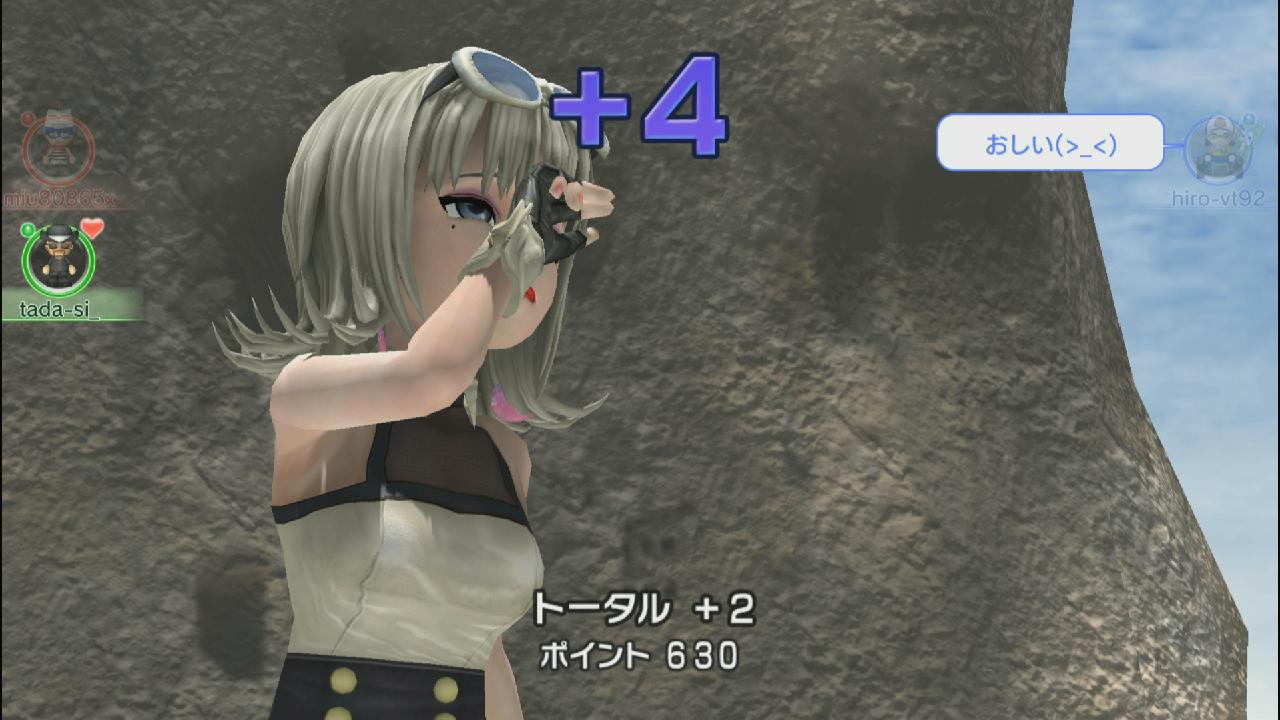Select miu30865x's player avatar
The height and width of the screenshot is (720, 1280).
(x=58, y=150)
